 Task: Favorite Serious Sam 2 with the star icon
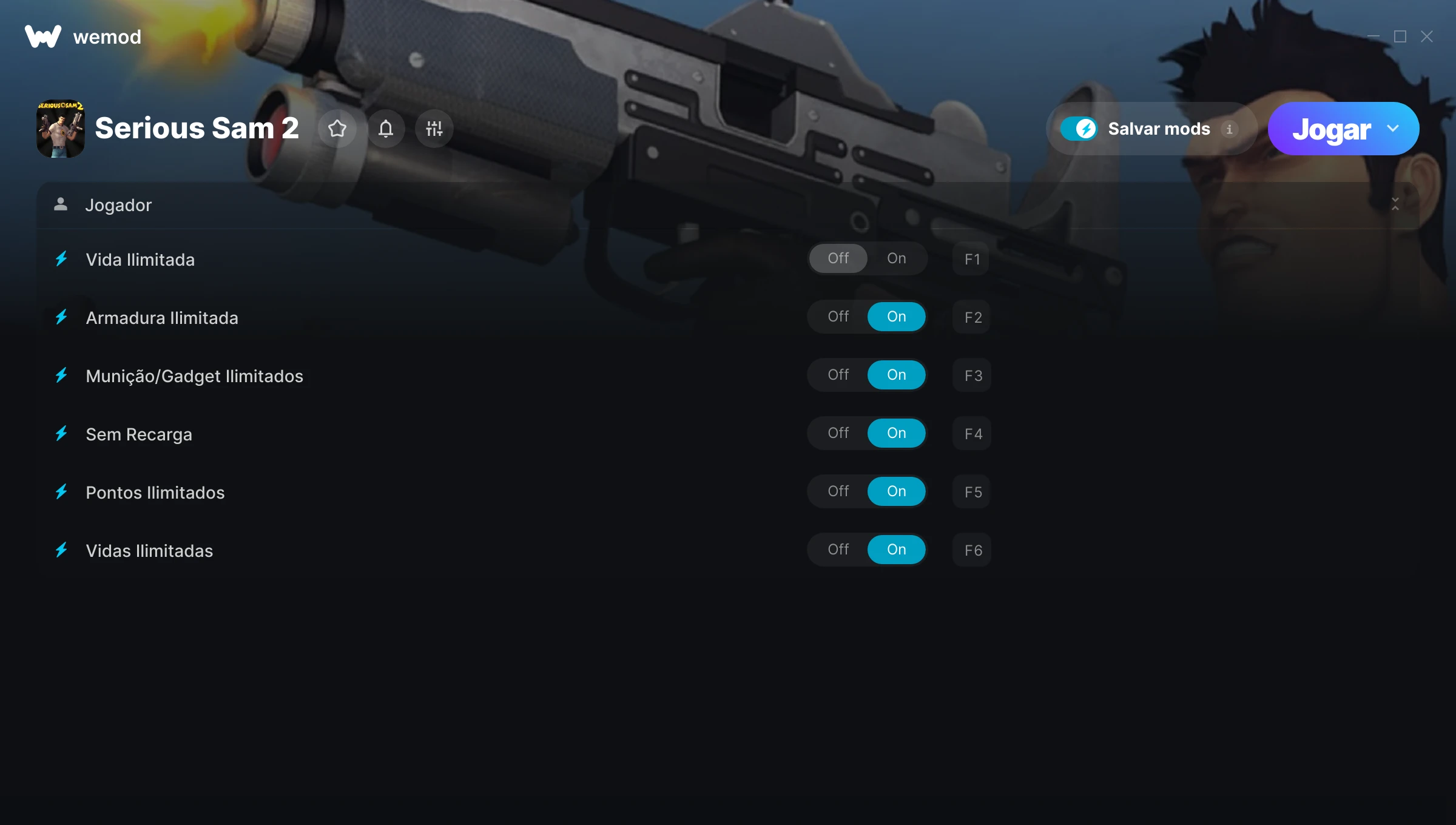tap(337, 129)
